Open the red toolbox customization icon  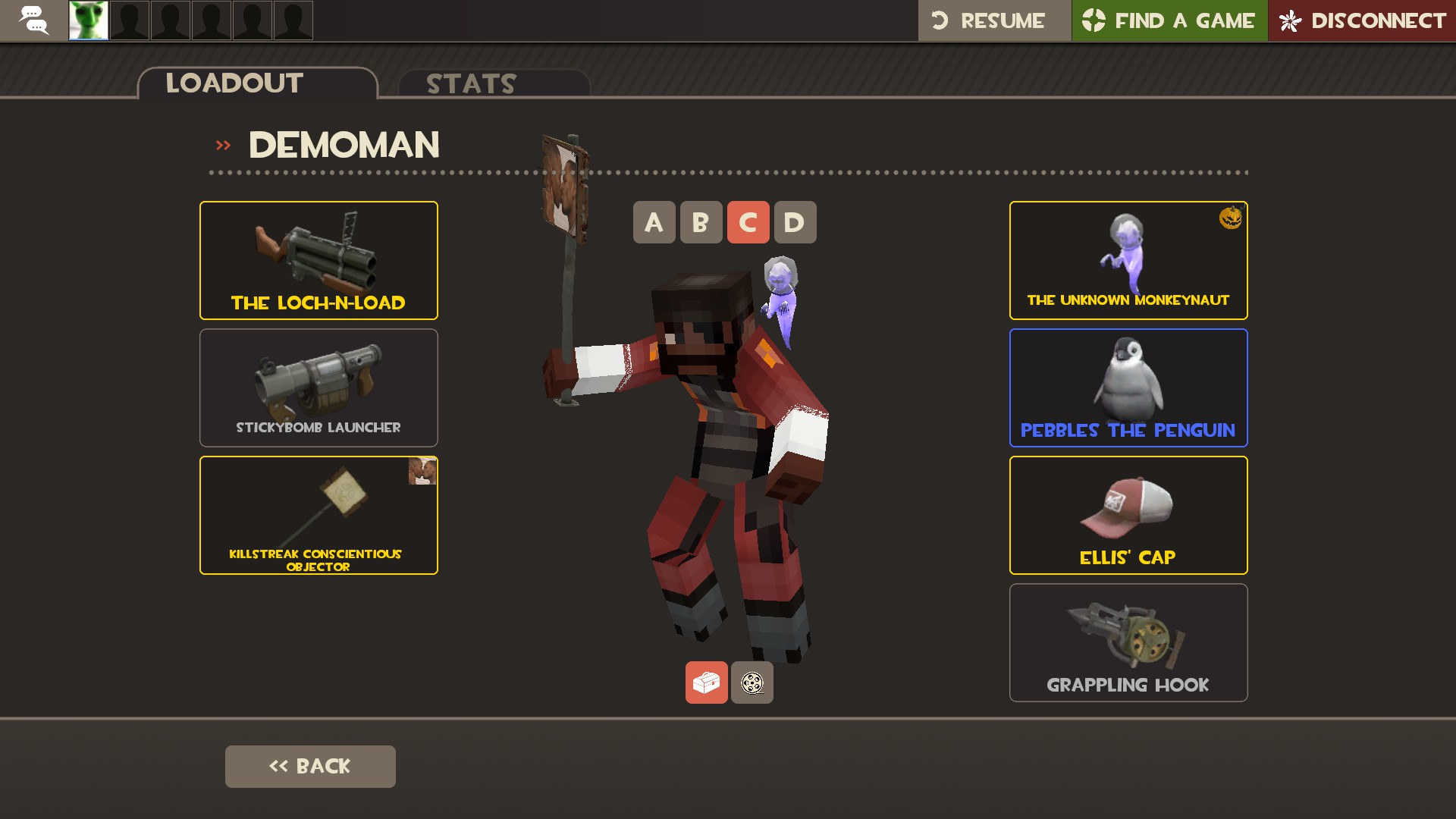coord(706,682)
